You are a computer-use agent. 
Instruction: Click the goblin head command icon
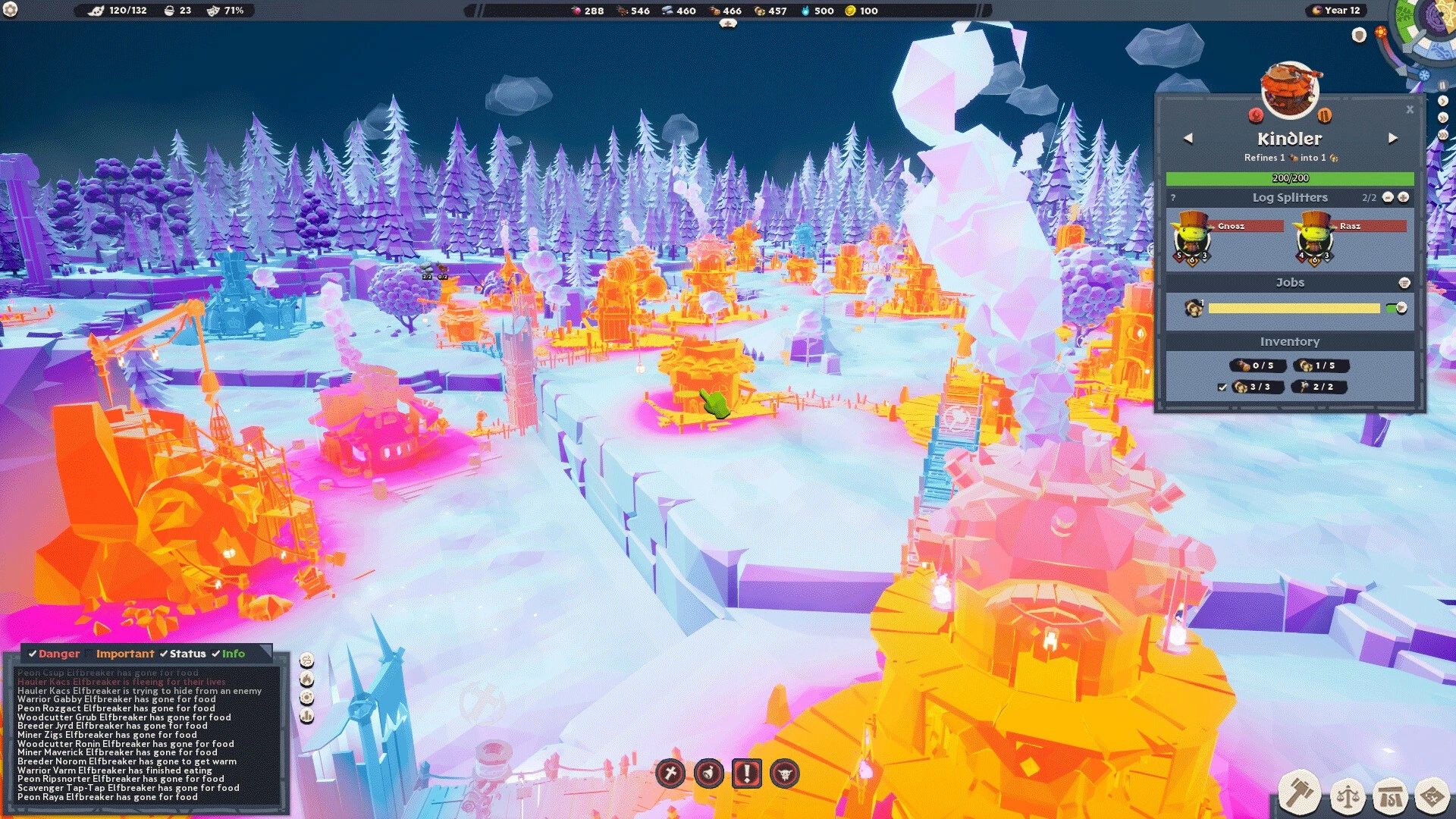785,773
